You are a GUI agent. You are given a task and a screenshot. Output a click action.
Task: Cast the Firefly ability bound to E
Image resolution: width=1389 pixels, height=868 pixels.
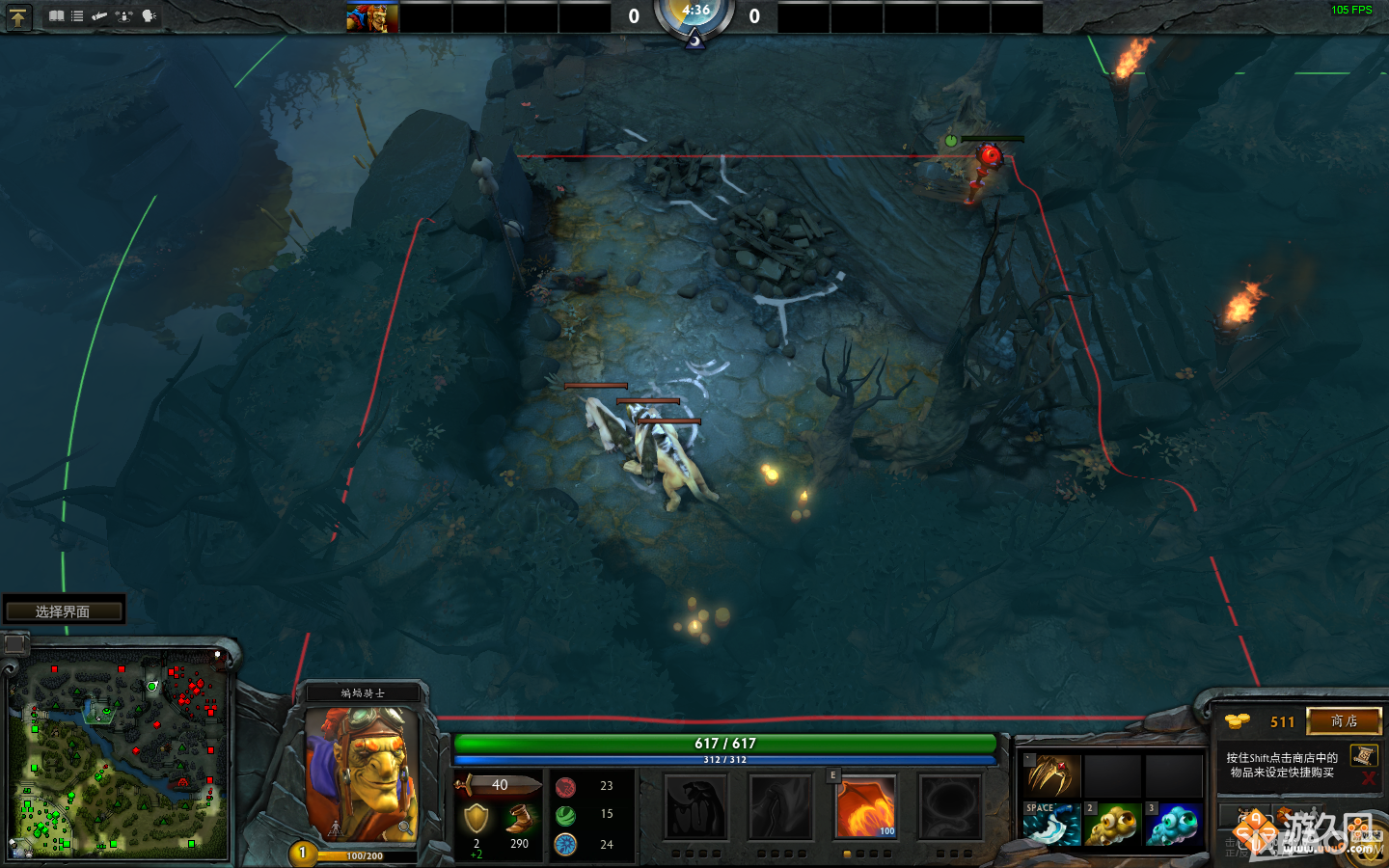tap(867, 805)
